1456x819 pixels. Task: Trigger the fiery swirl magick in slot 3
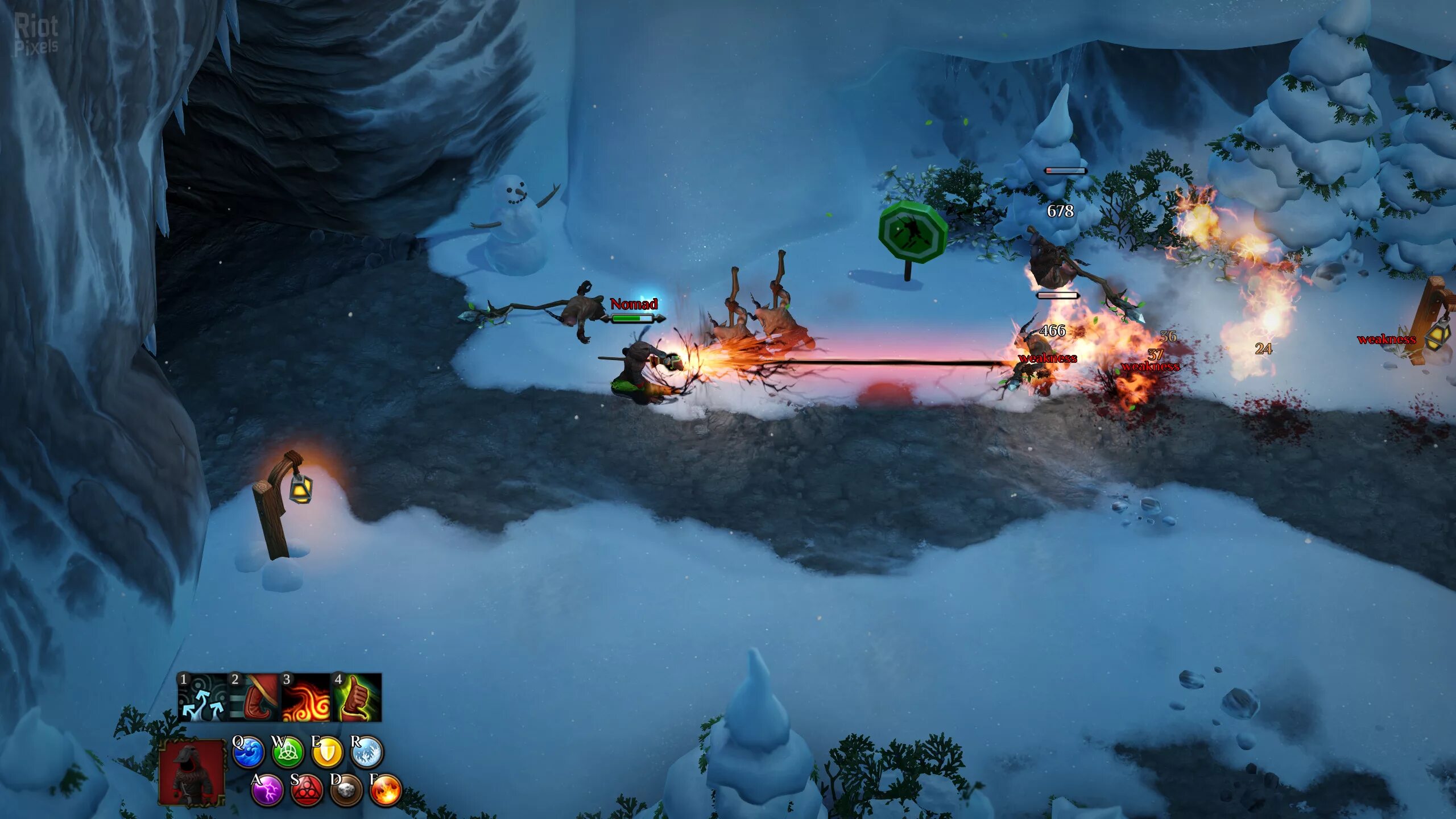point(305,698)
